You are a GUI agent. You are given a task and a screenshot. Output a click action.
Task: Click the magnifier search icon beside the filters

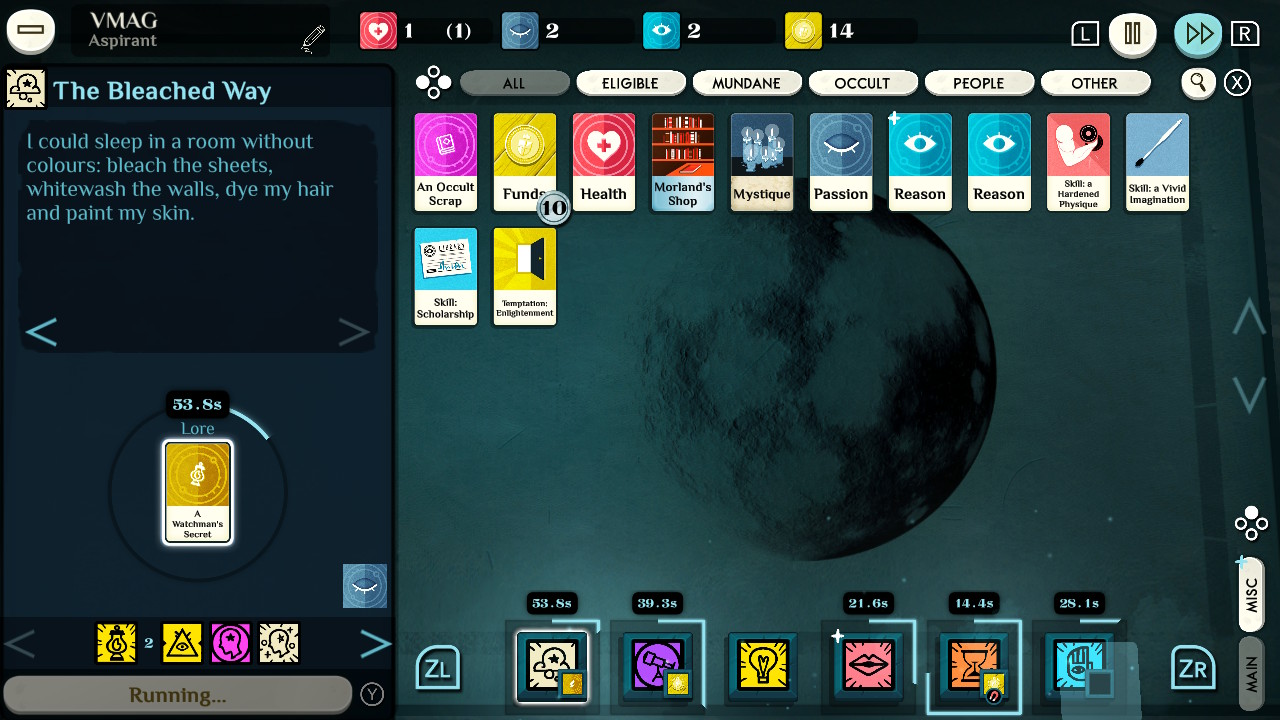[x=1198, y=83]
